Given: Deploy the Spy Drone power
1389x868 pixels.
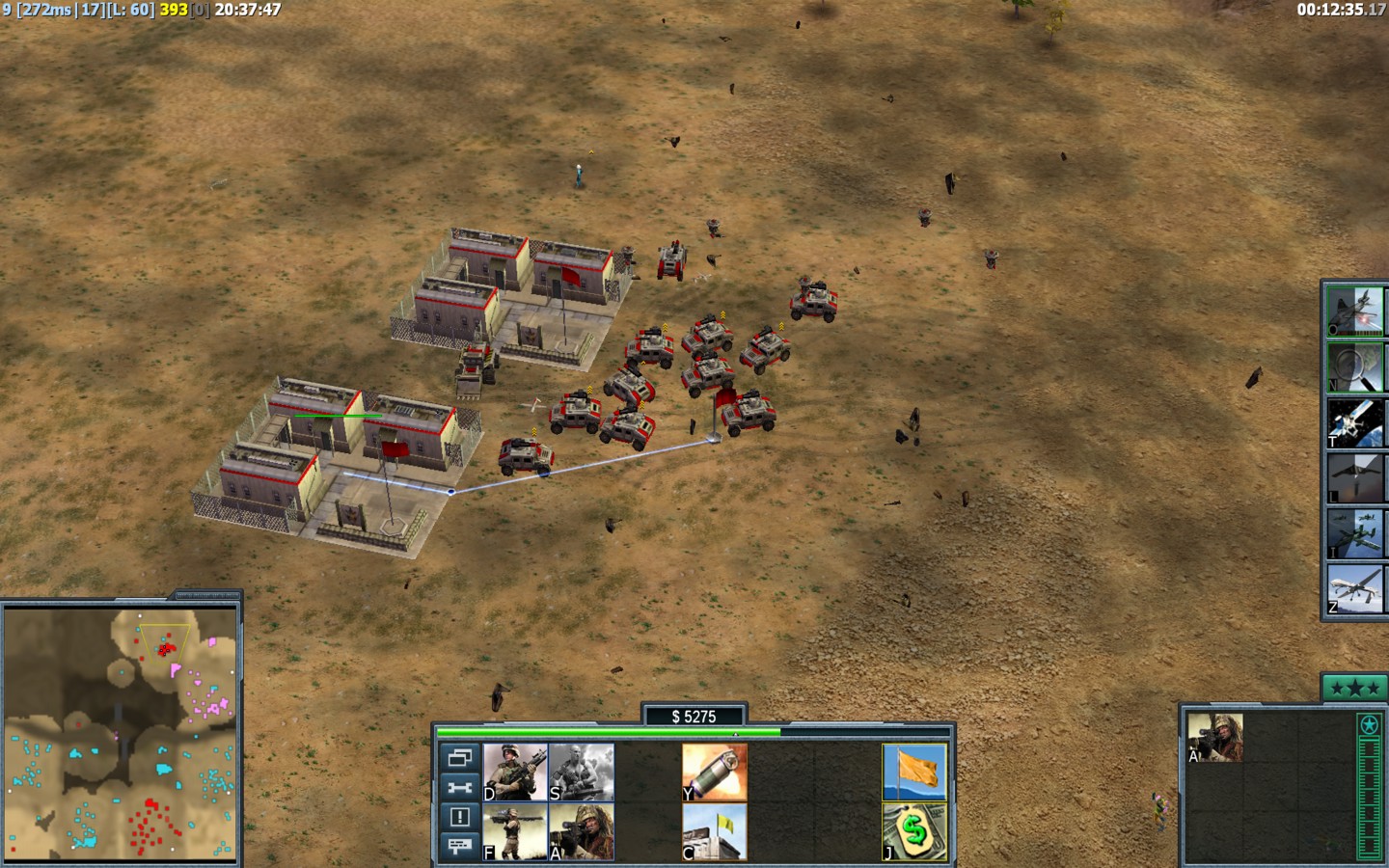Looking at the screenshot, I should [x=1354, y=588].
